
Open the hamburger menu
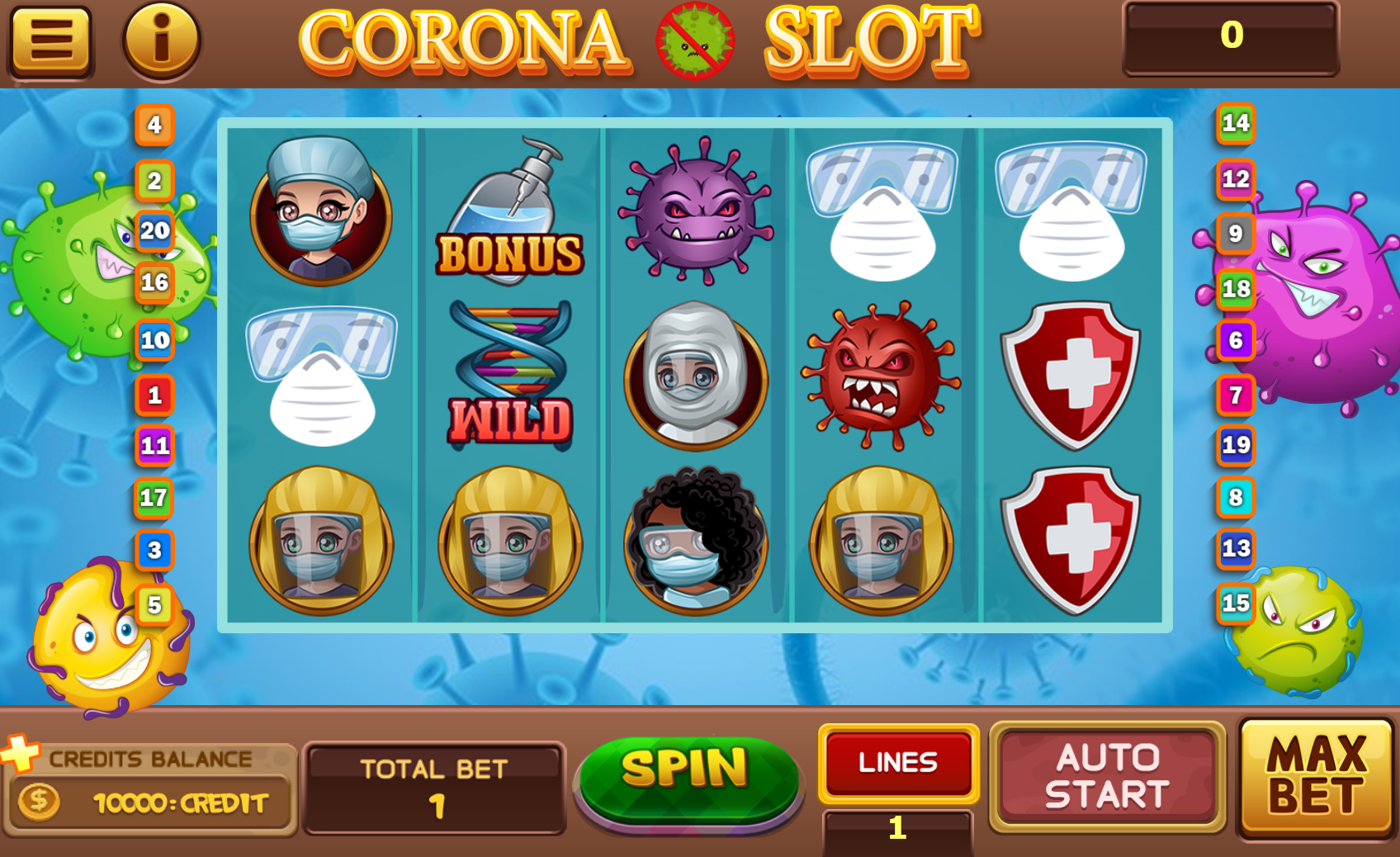[x=50, y=40]
